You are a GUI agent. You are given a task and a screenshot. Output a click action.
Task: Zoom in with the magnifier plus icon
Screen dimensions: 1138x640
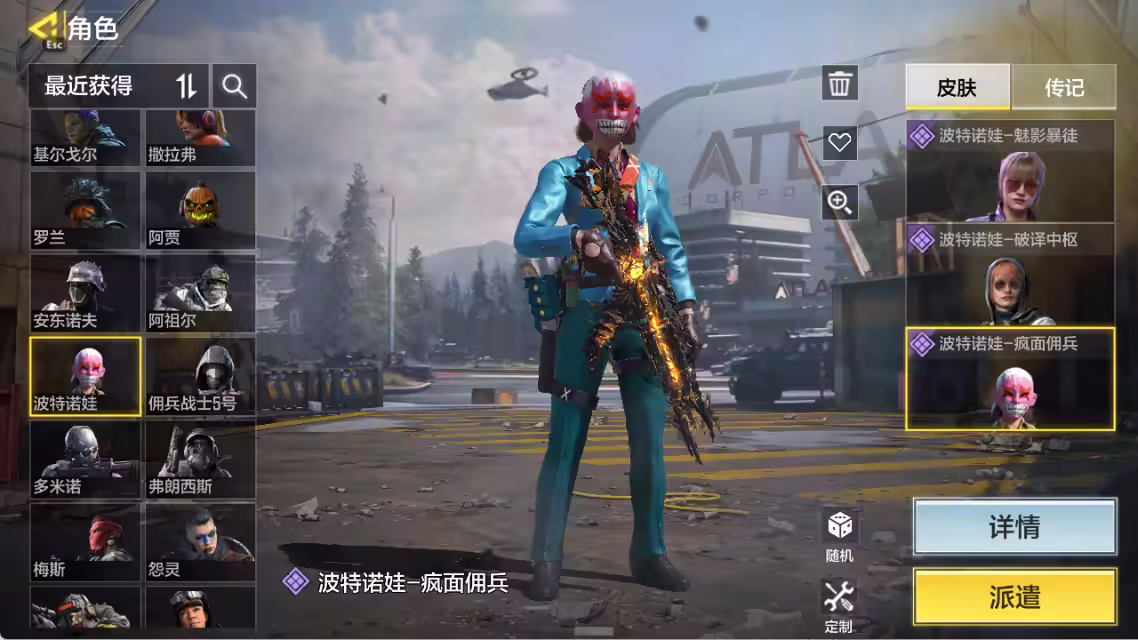coord(840,203)
